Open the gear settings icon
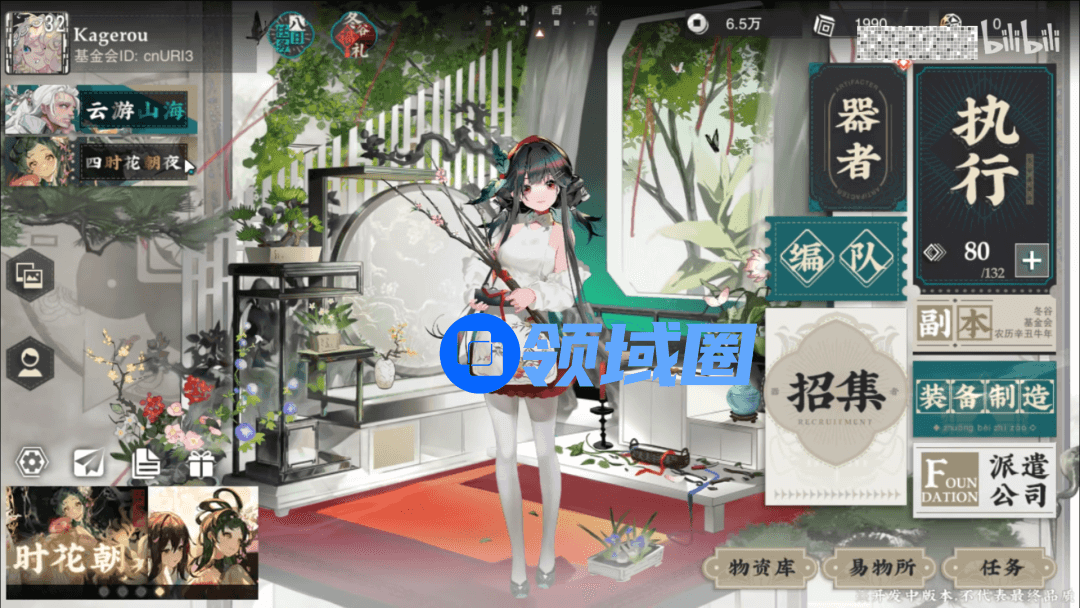The image size is (1080, 608). point(34,462)
